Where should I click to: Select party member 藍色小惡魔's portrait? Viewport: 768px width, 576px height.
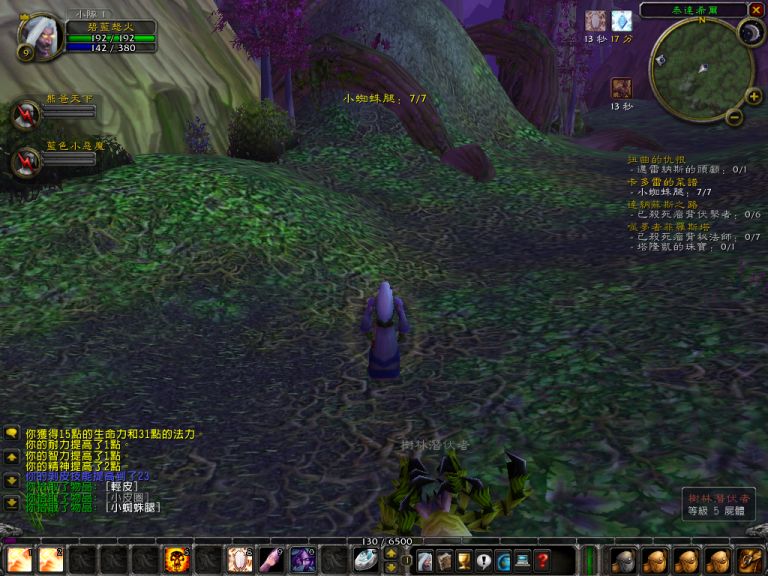(x=25, y=161)
